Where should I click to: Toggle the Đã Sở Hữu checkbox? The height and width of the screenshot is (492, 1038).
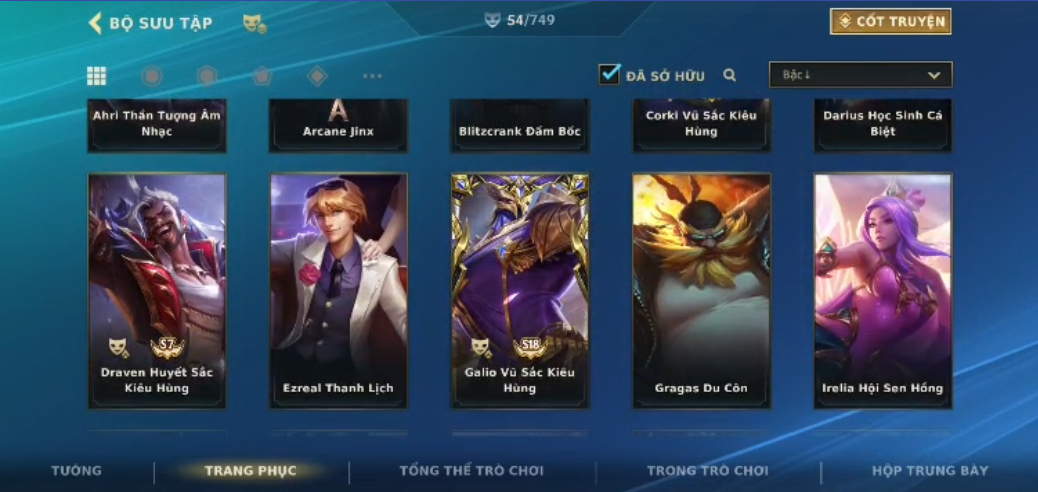[x=609, y=74]
